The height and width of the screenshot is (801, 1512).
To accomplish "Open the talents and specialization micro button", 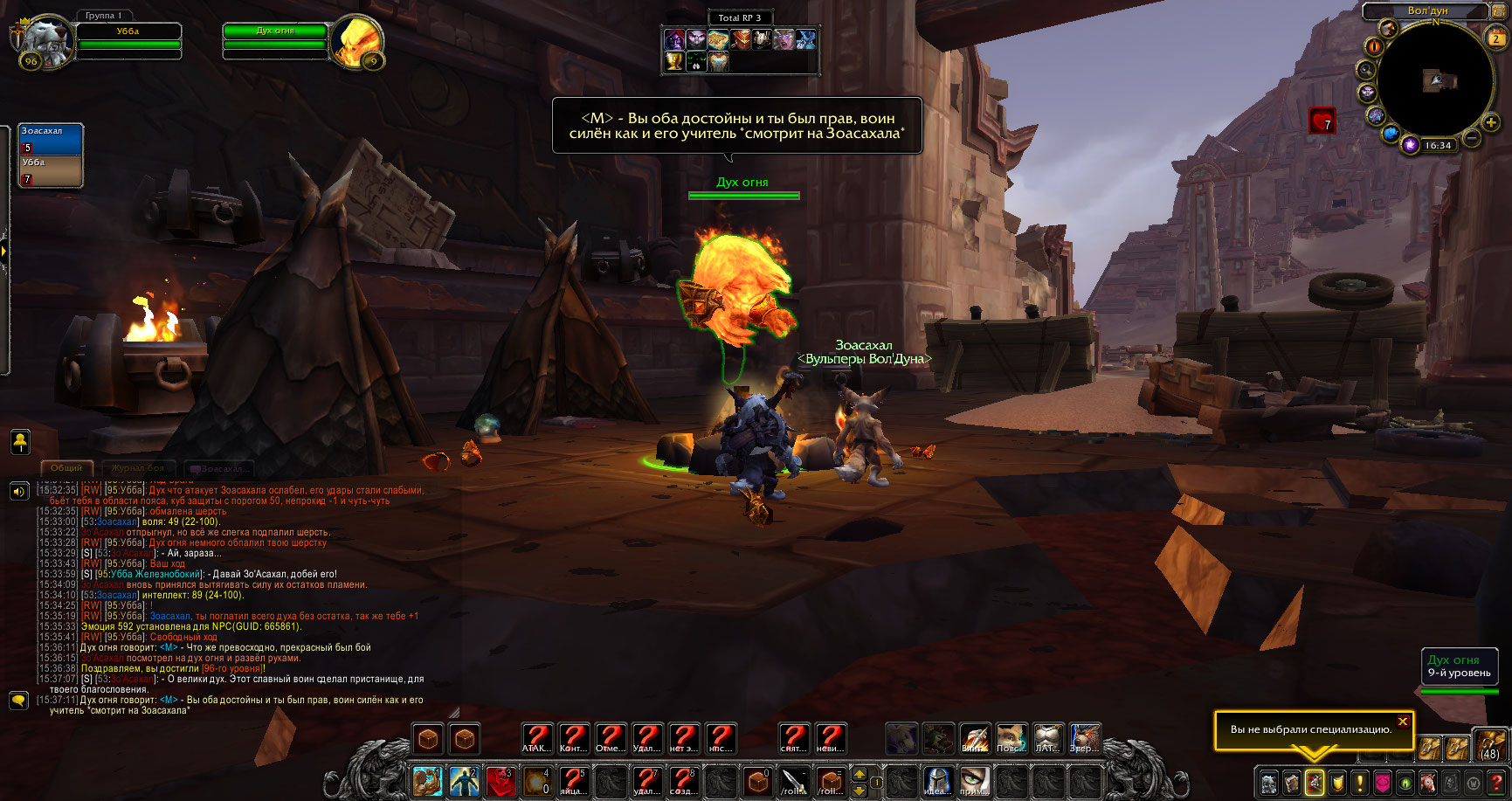I will tap(1314, 783).
